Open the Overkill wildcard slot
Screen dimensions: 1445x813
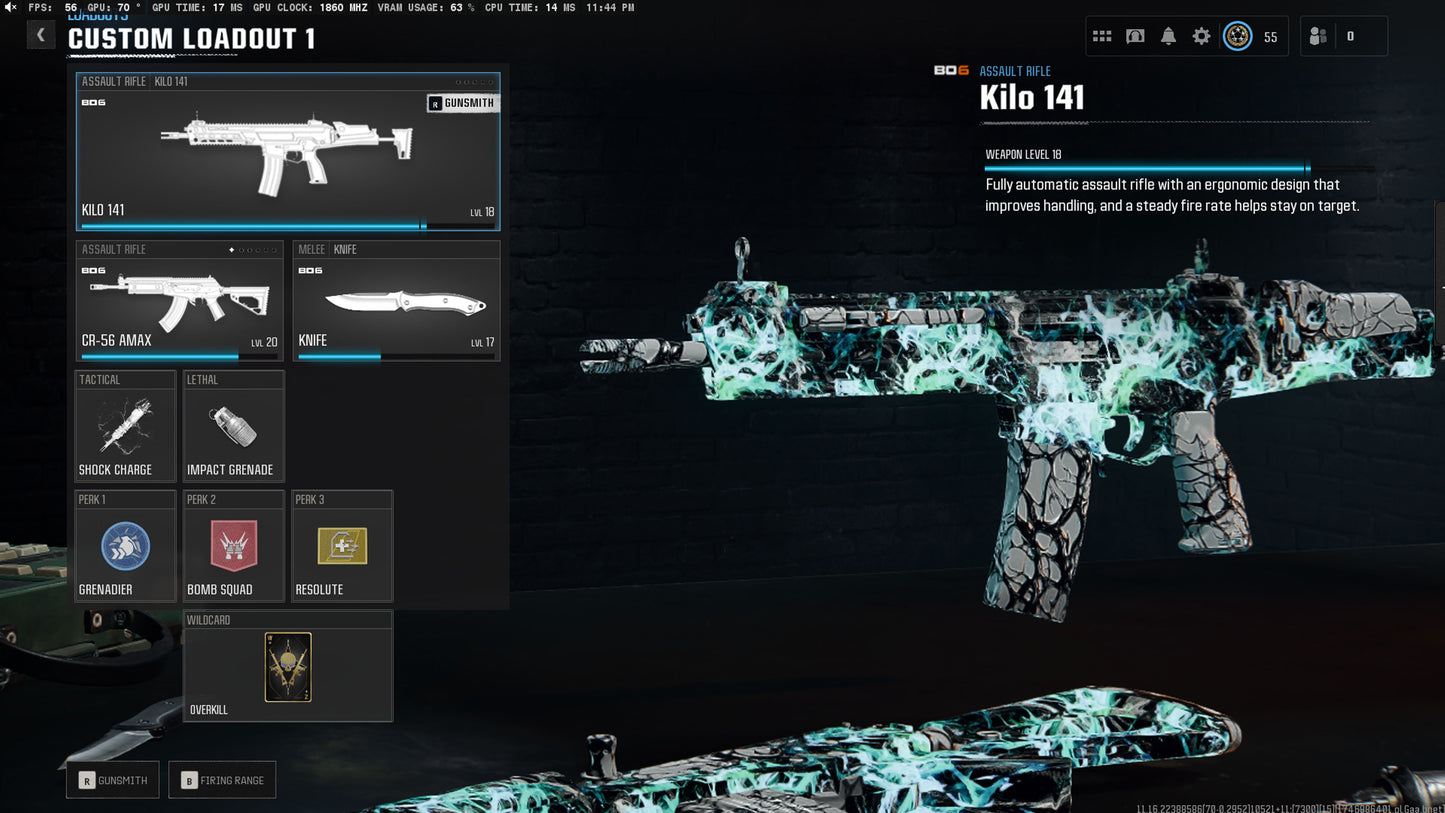click(x=288, y=667)
